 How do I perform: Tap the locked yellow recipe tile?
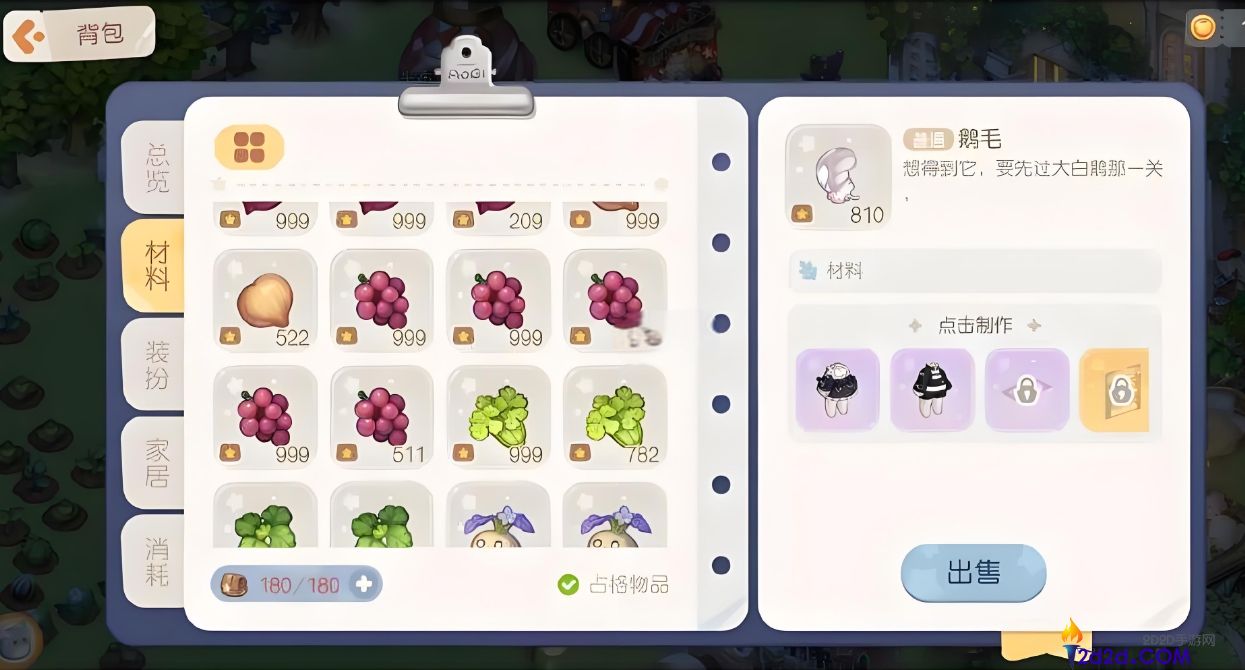click(1116, 390)
